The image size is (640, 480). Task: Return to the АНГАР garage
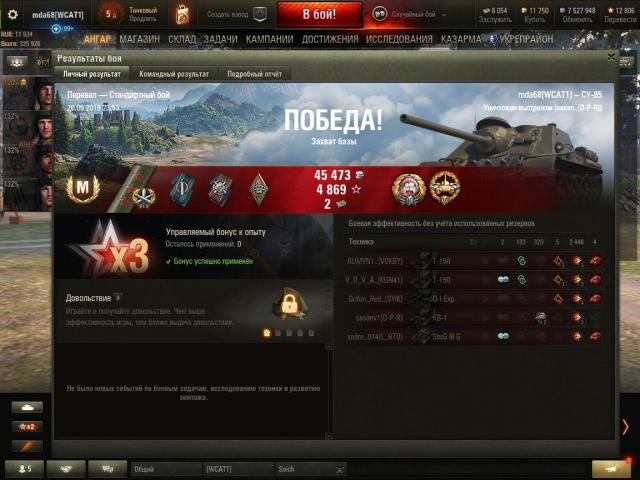click(x=97, y=39)
